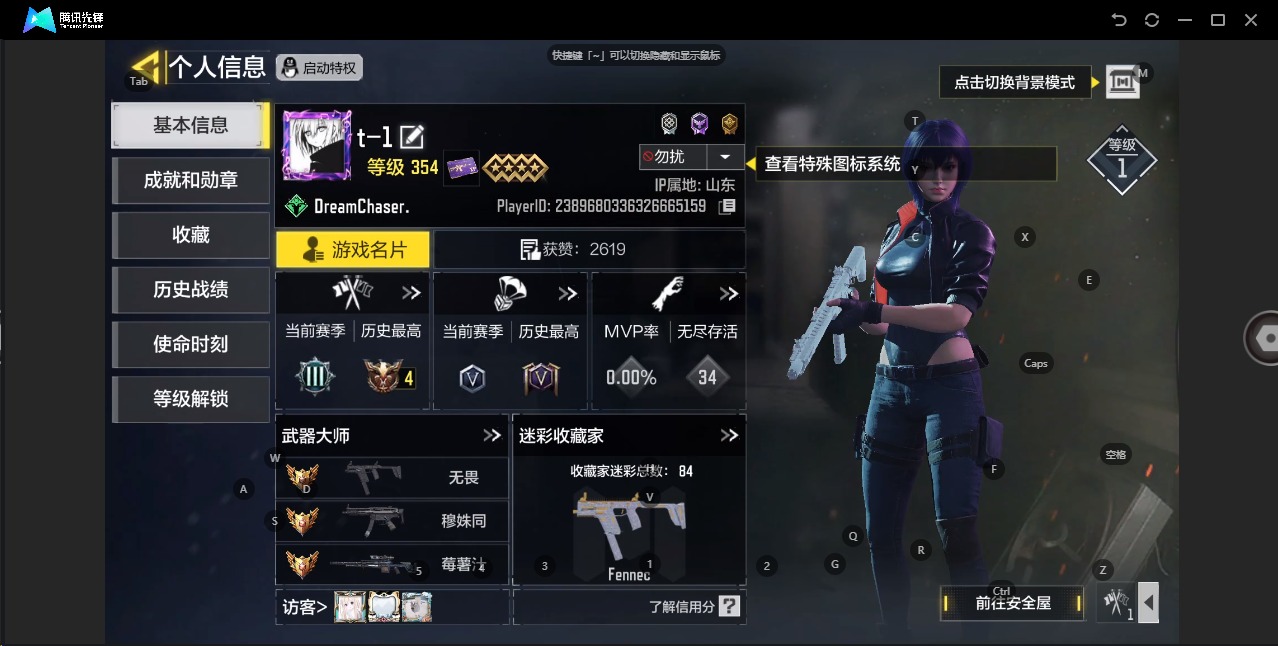The image size is (1278, 646).
Task: Open the 勿扰 status dropdown
Action: pos(724,157)
